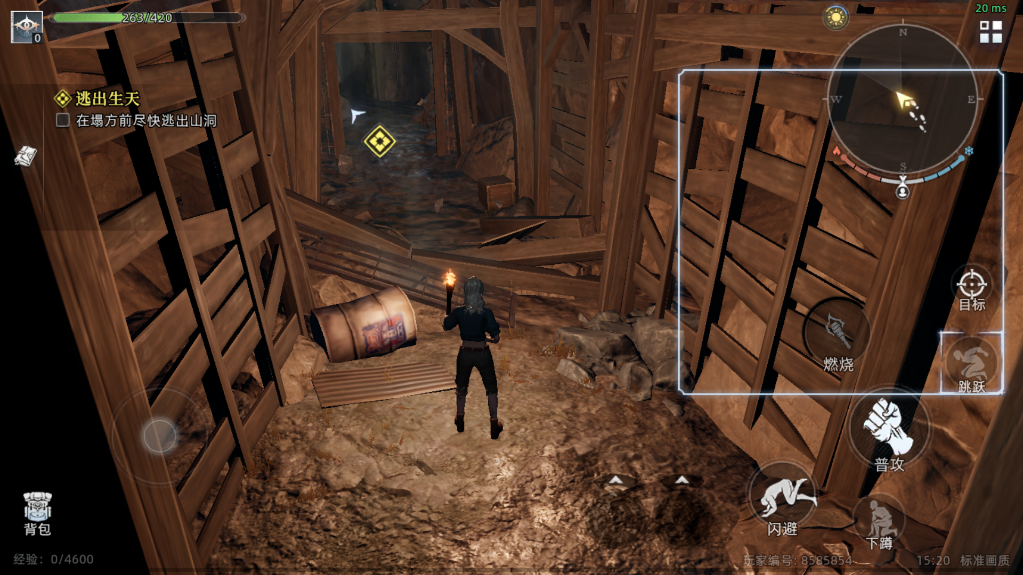Toggle the 下蹲 crouch stance
The image size is (1023, 575).
tap(879, 523)
